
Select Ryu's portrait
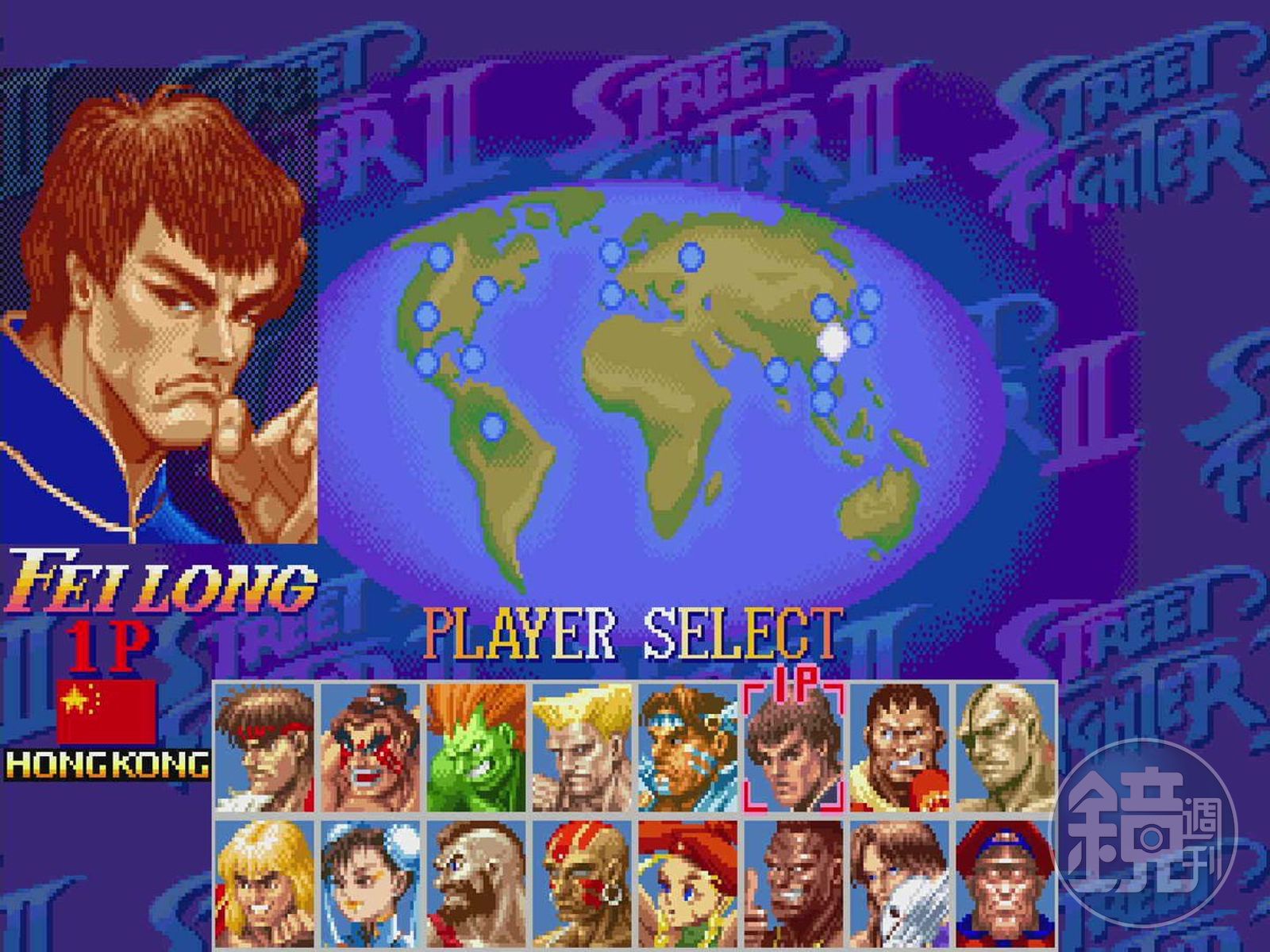point(265,747)
